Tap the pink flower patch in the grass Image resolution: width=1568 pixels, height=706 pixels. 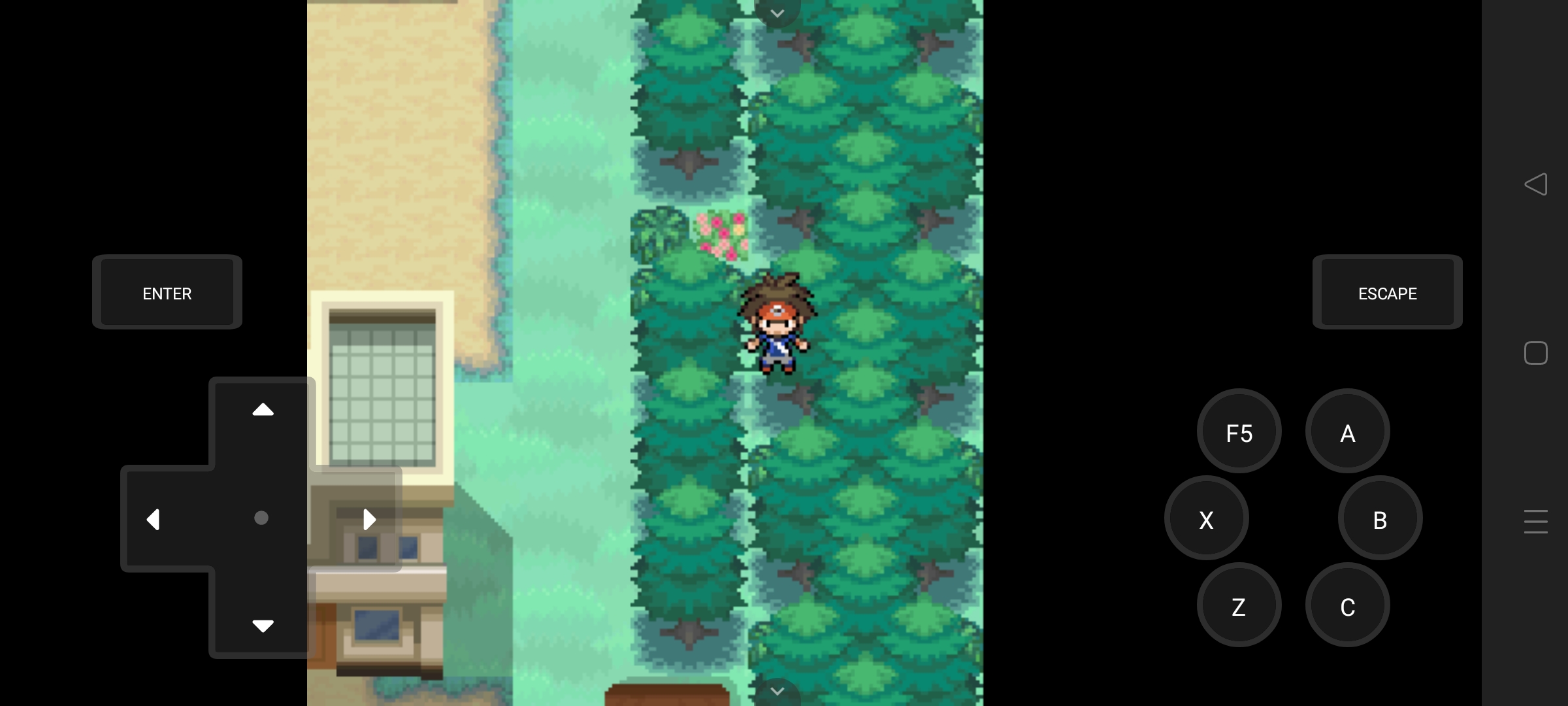point(721,235)
